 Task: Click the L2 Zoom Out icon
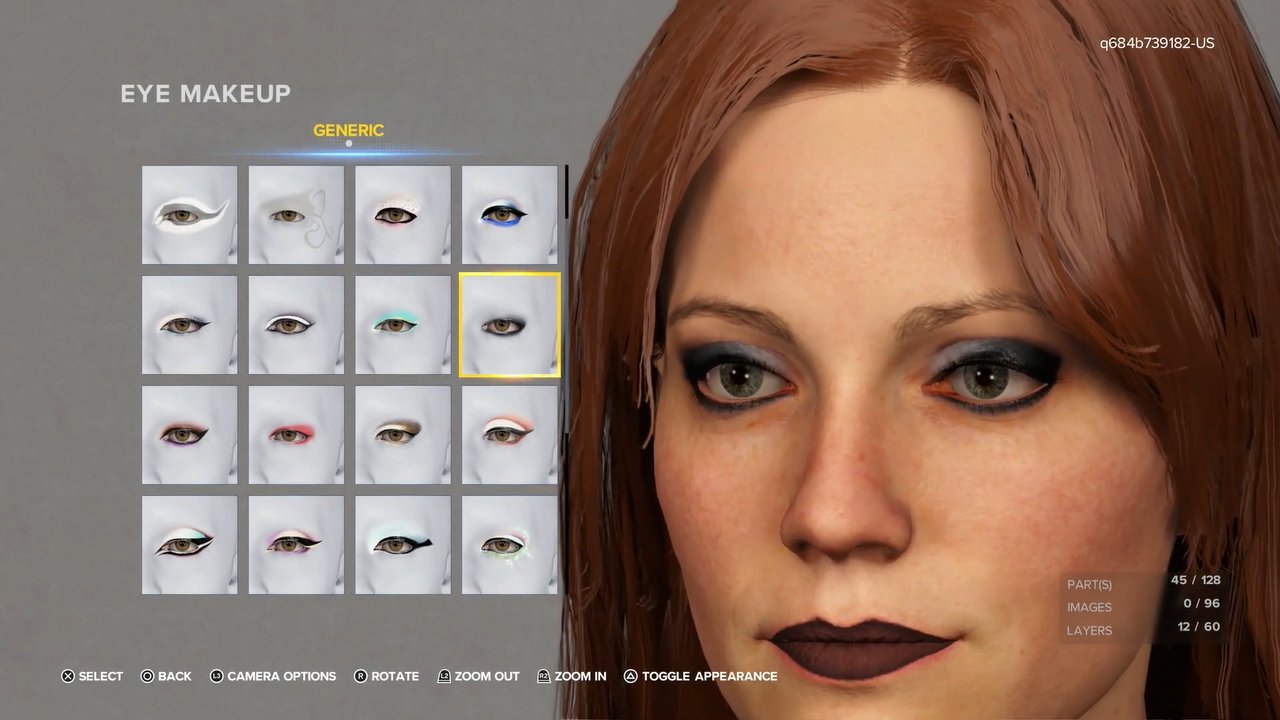pos(444,676)
